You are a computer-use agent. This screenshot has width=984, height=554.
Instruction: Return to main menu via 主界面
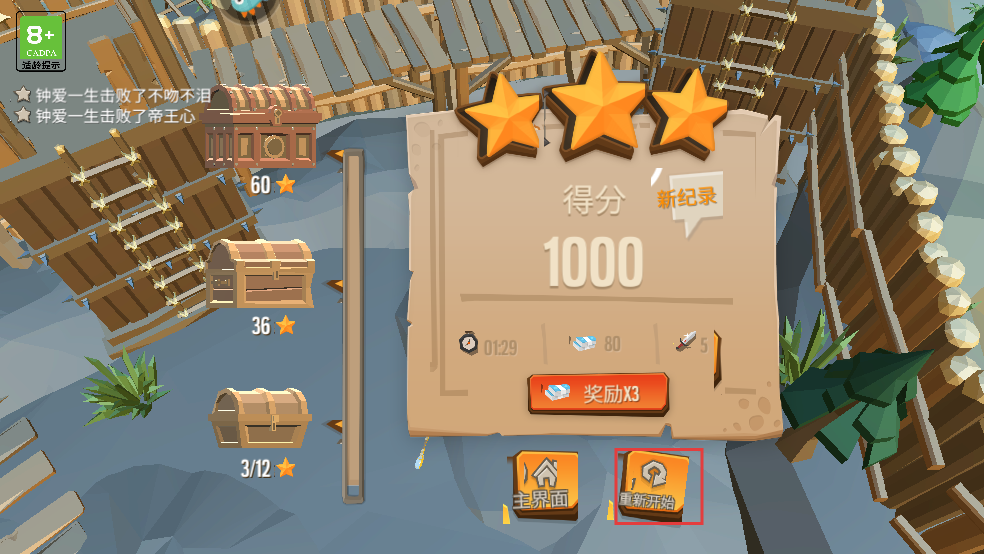click(545, 484)
